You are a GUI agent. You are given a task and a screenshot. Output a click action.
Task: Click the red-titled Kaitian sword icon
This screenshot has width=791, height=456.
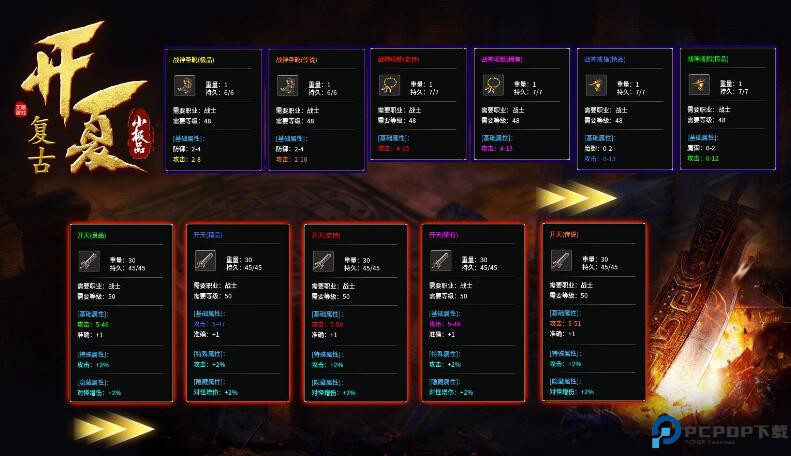[x=322, y=262]
